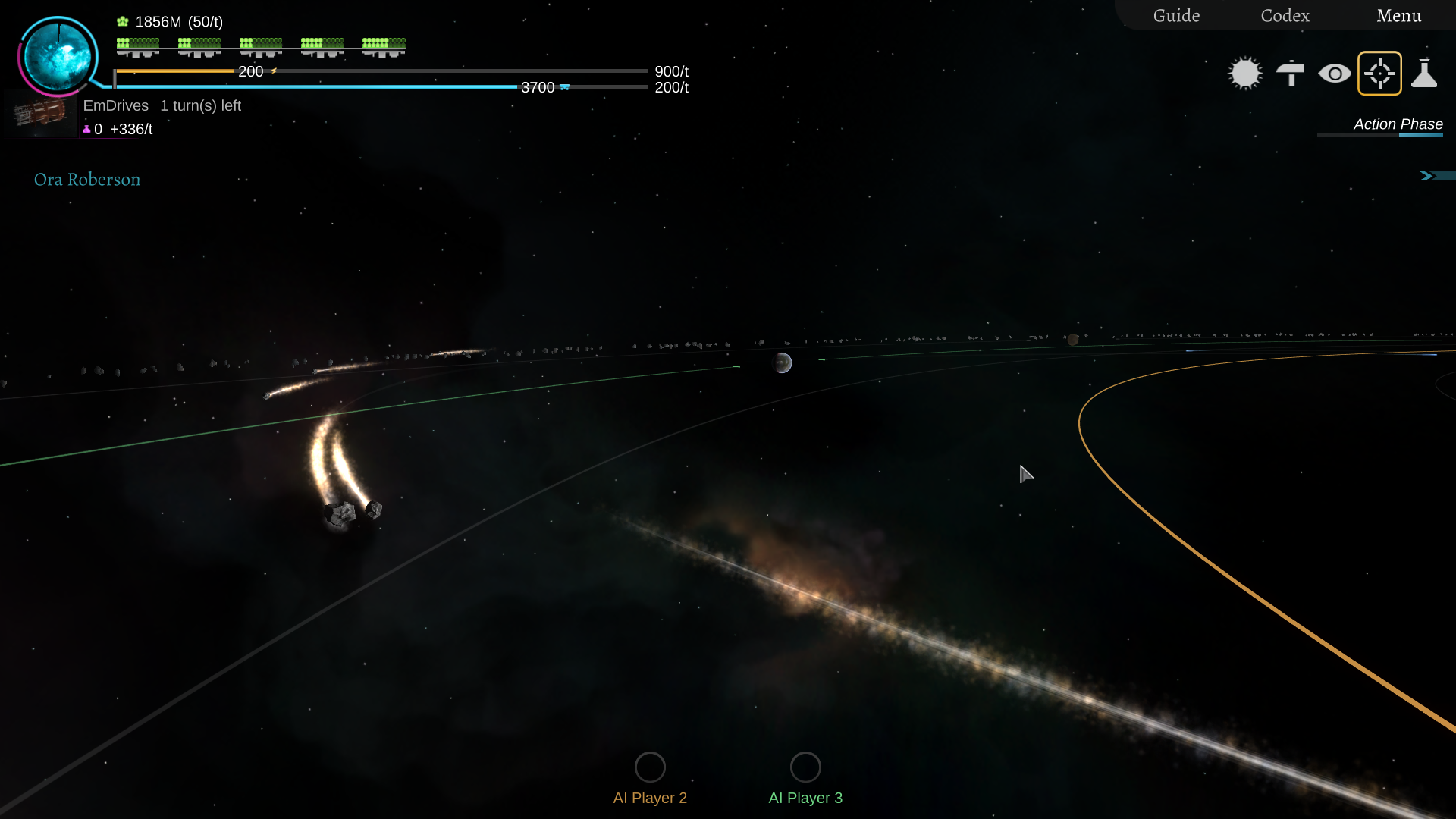Open the Codex menu
Image resolution: width=1456 pixels, height=819 pixels.
(1284, 15)
